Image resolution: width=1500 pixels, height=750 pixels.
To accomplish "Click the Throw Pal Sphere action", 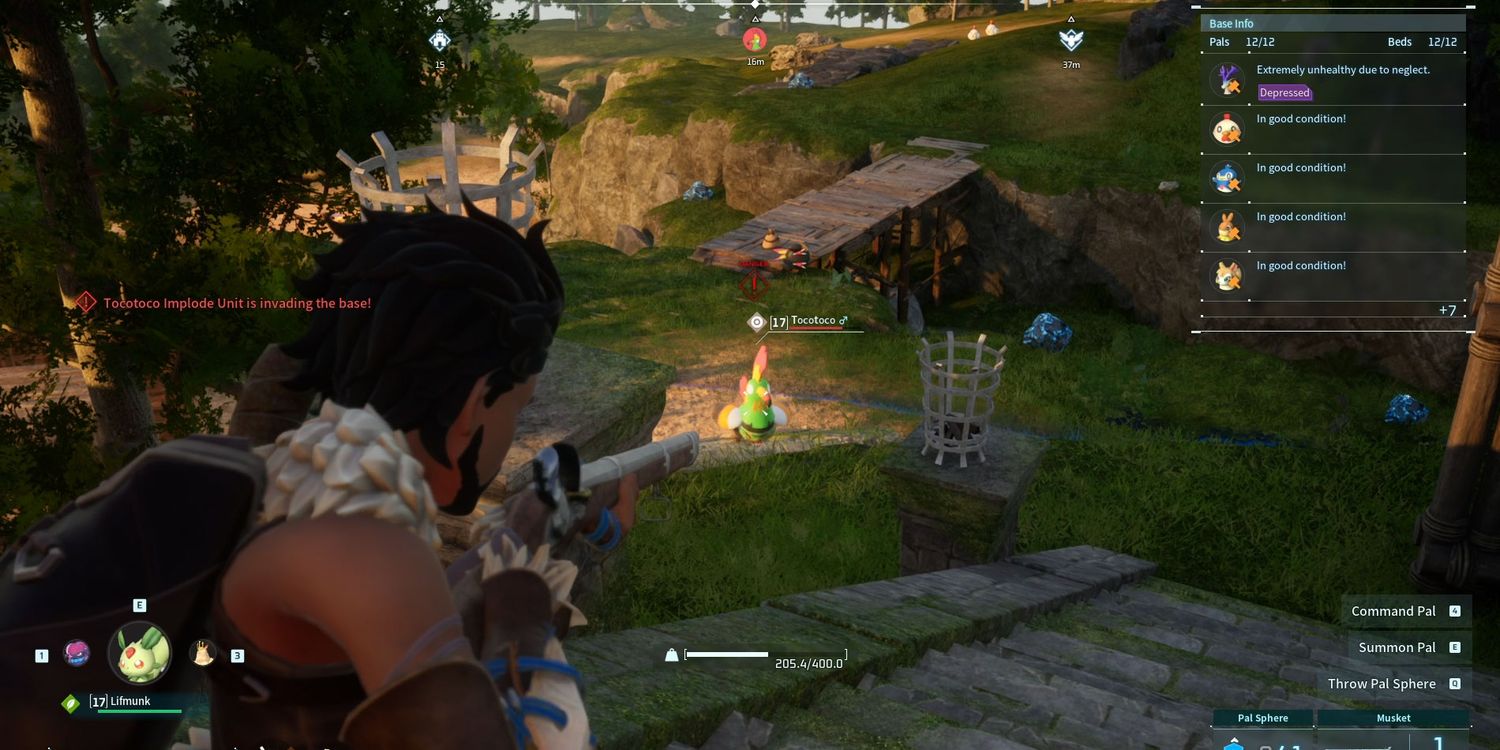I will [1381, 684].
